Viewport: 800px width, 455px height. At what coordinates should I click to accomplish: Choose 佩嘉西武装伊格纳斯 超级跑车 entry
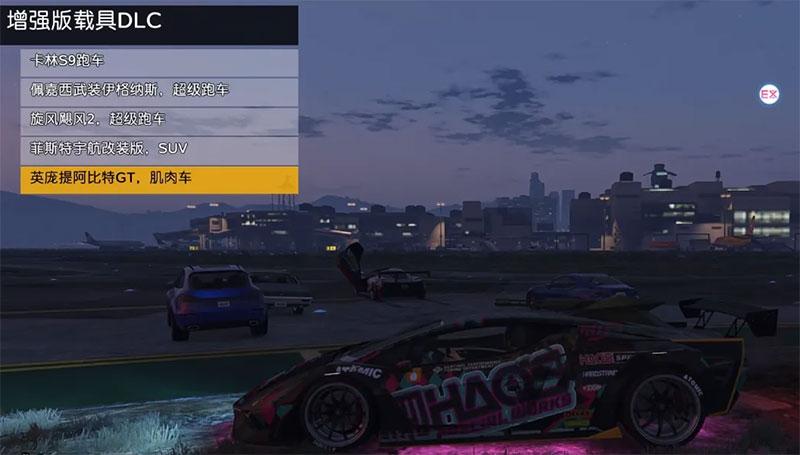coord(159,90)
